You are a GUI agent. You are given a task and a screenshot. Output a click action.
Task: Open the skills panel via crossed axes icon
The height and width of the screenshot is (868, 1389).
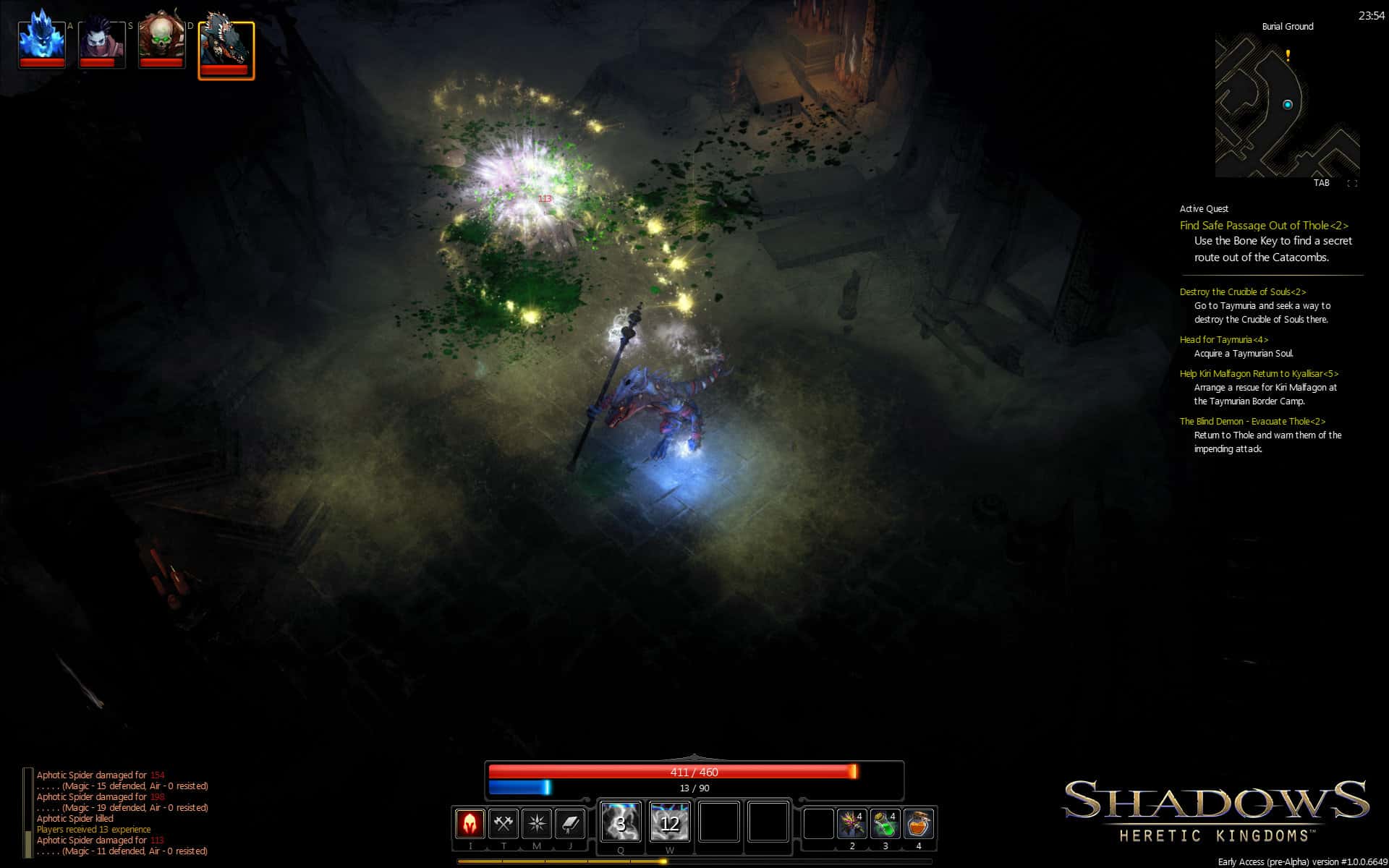click(x=504, y=825)
